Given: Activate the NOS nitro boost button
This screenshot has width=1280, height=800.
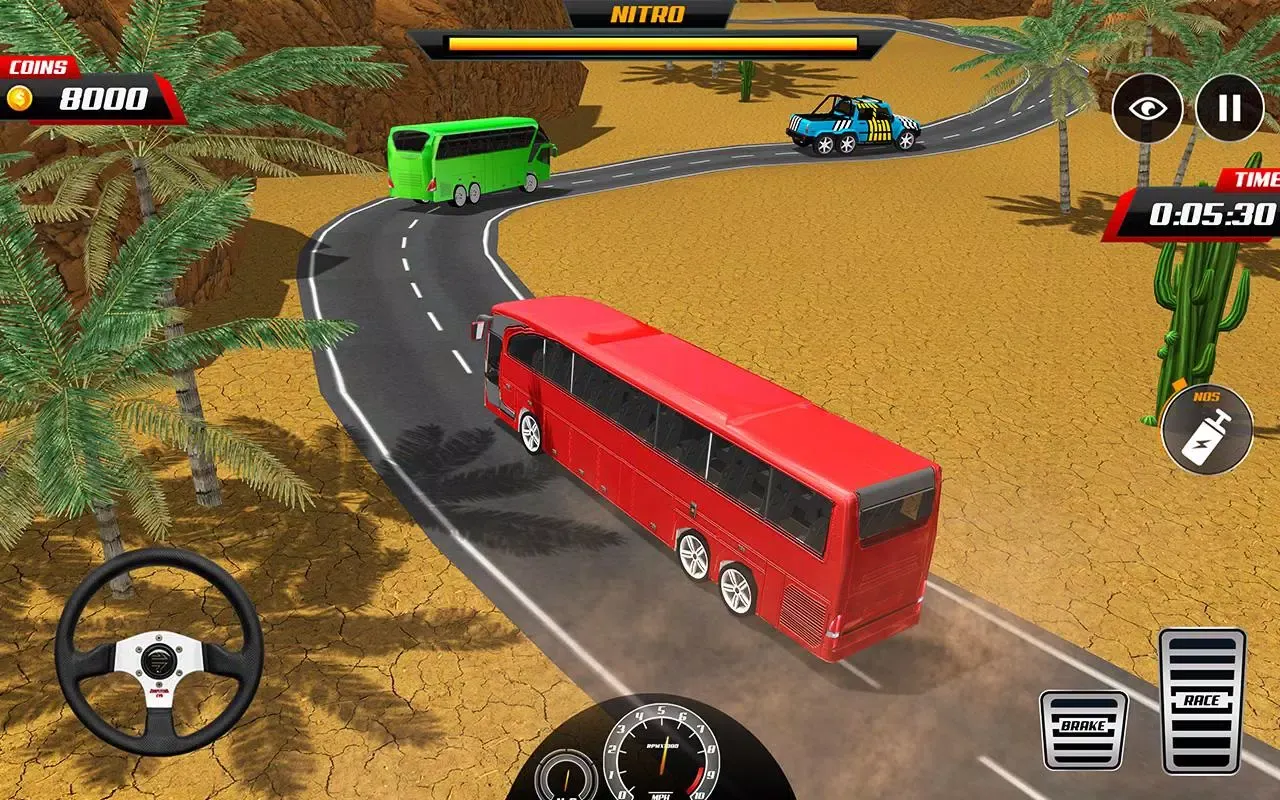Looking at the screenshot, I should (1207, 429).
